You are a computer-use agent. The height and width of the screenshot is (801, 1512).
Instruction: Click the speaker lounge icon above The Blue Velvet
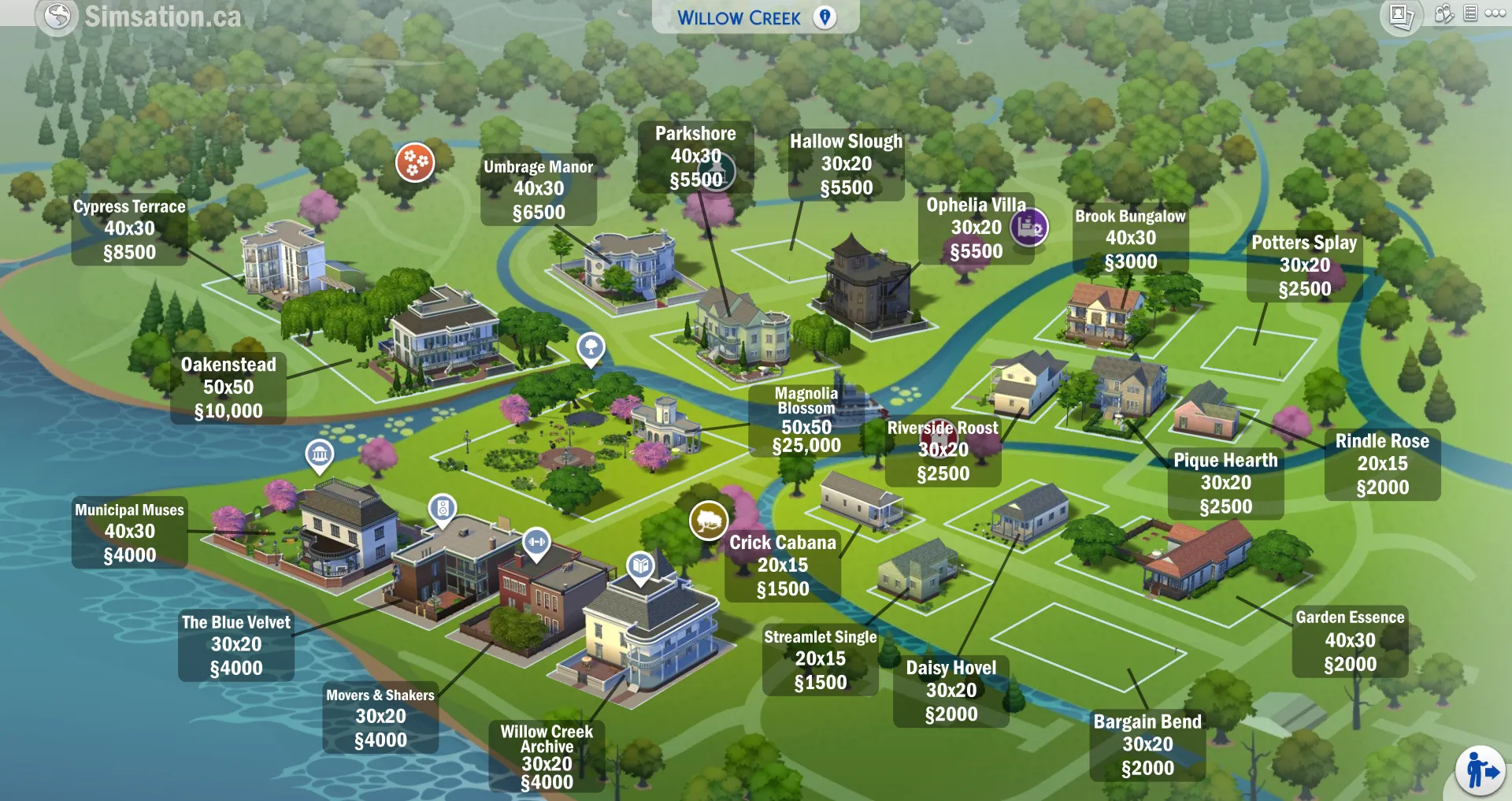[x=443, y=508]
